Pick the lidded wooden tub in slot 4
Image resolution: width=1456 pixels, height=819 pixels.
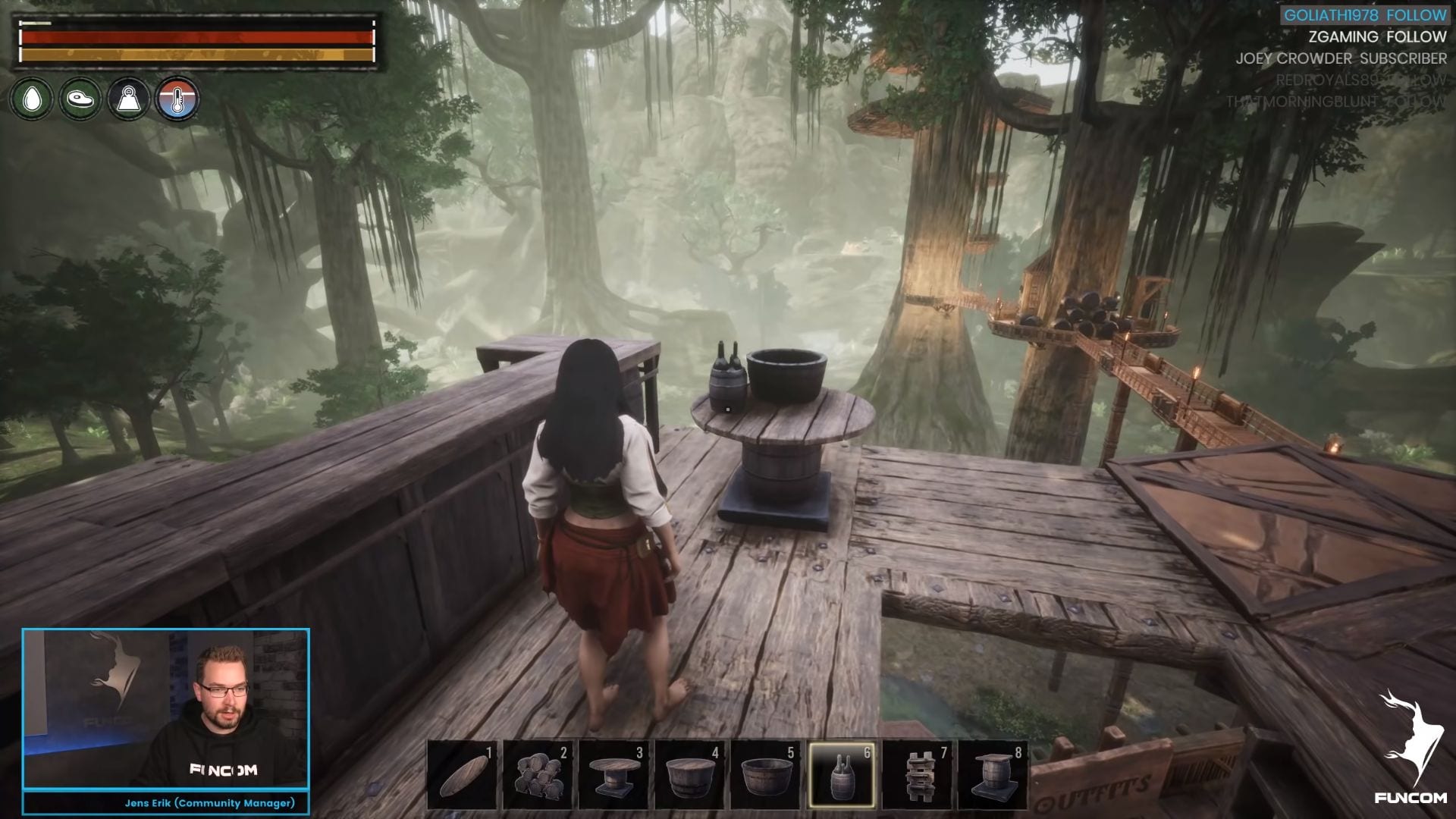pos(689,775)
